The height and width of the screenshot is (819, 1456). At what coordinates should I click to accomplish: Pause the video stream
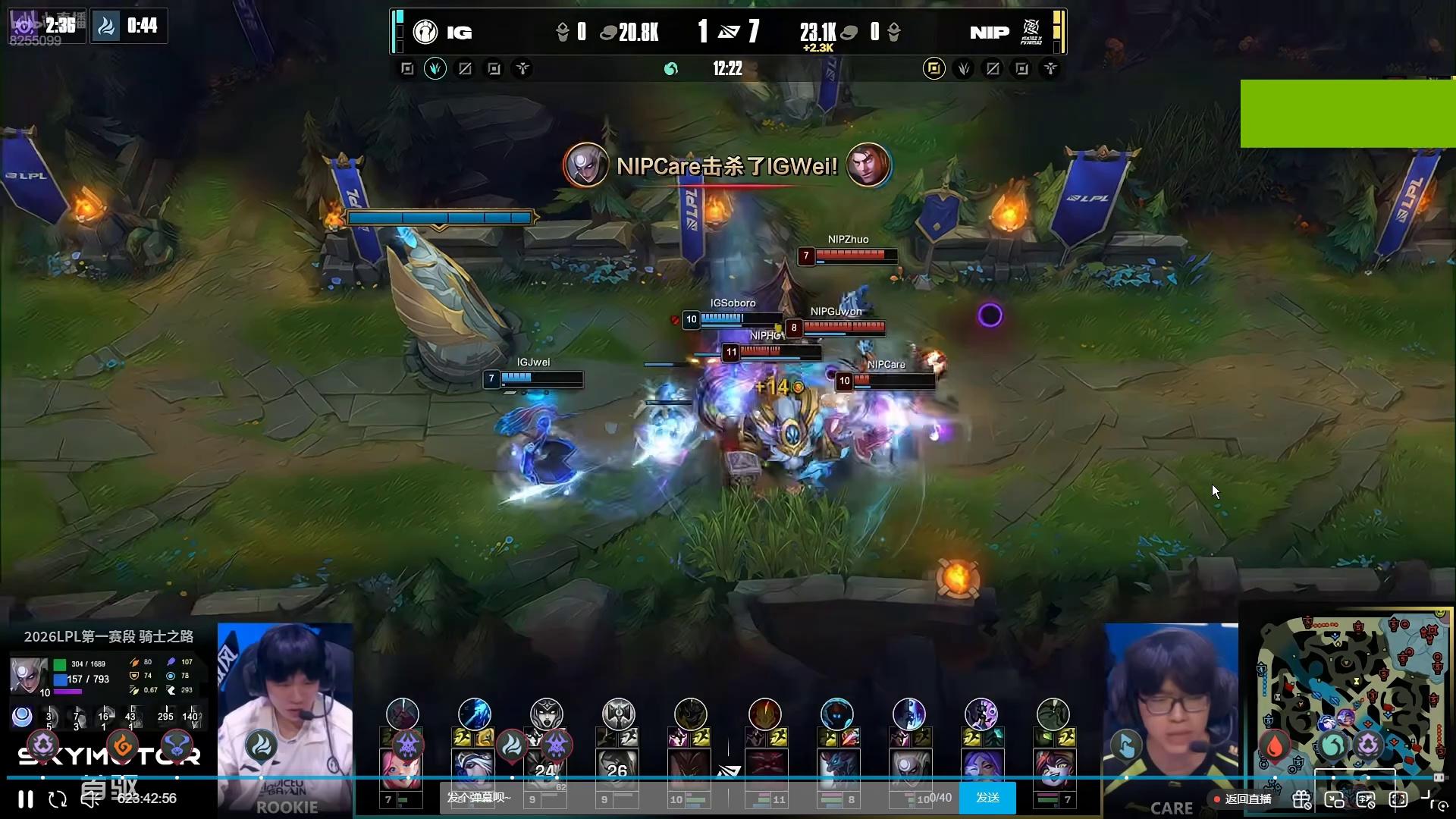pyautogui.click(x=25, y=799)
